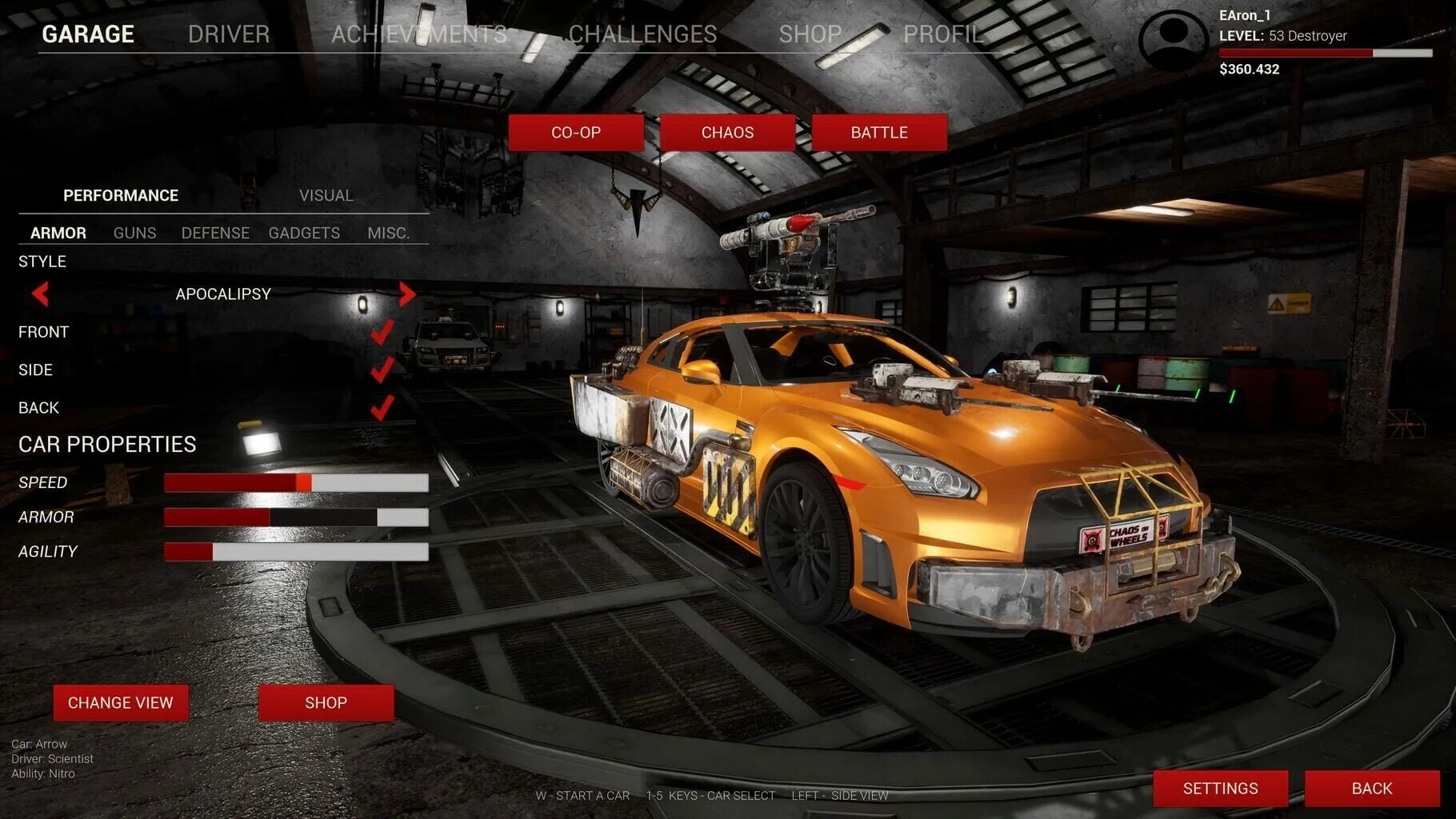Go to the Challenges tab
The image size is (1456, 819).
pyautogui.click(x=642, y=34)
